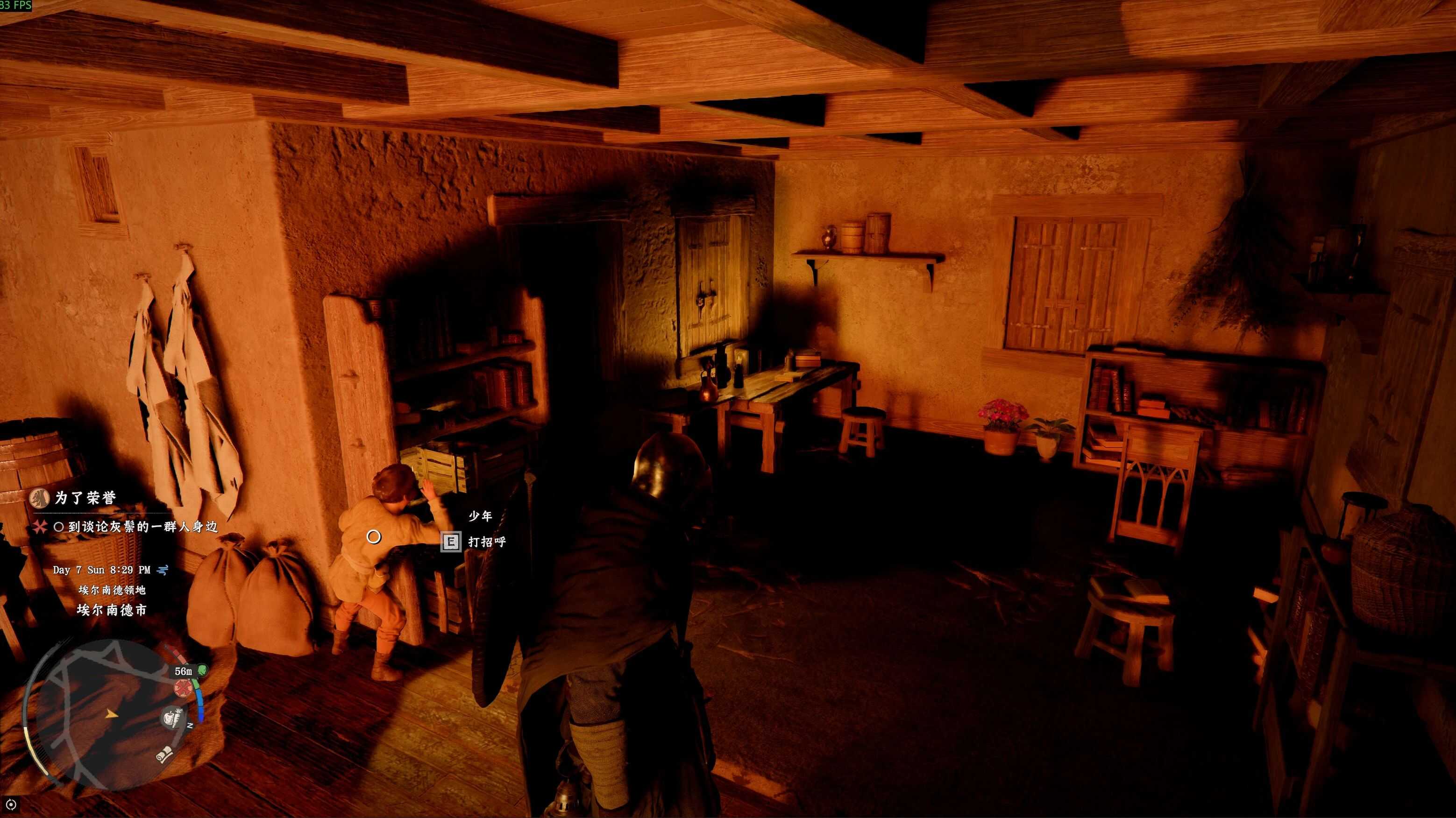The height and width of the screenshot is (818, 1456).
Task: Click the quest portrait icon beside 为了荣誉
Action: (40, 498)
